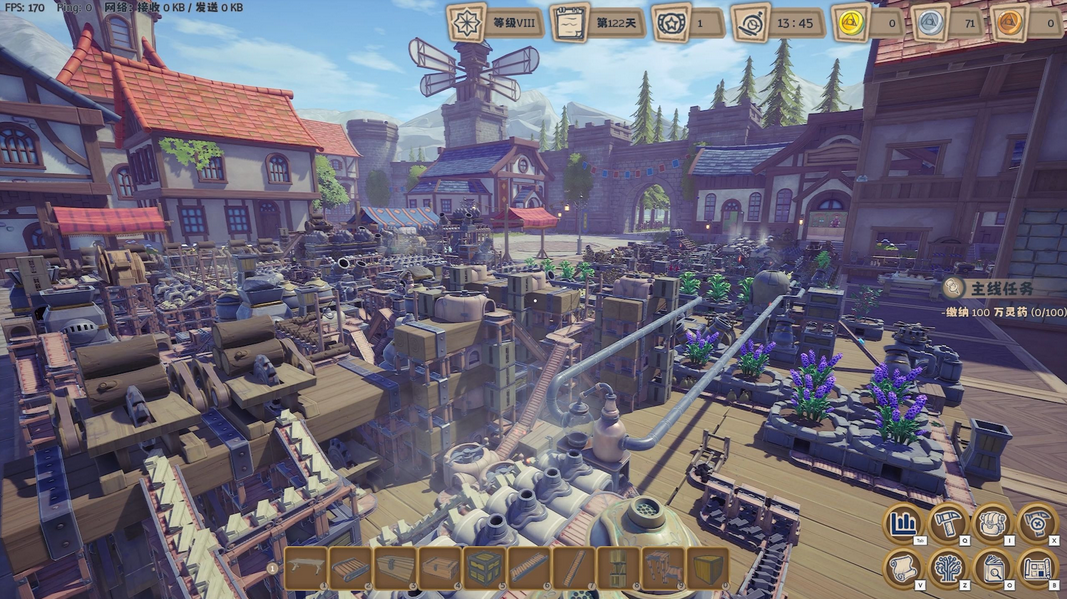Select the large wooden chest in hotbar slot 3
This screenshot has width=1067, height=599.
tap(395, 568)
